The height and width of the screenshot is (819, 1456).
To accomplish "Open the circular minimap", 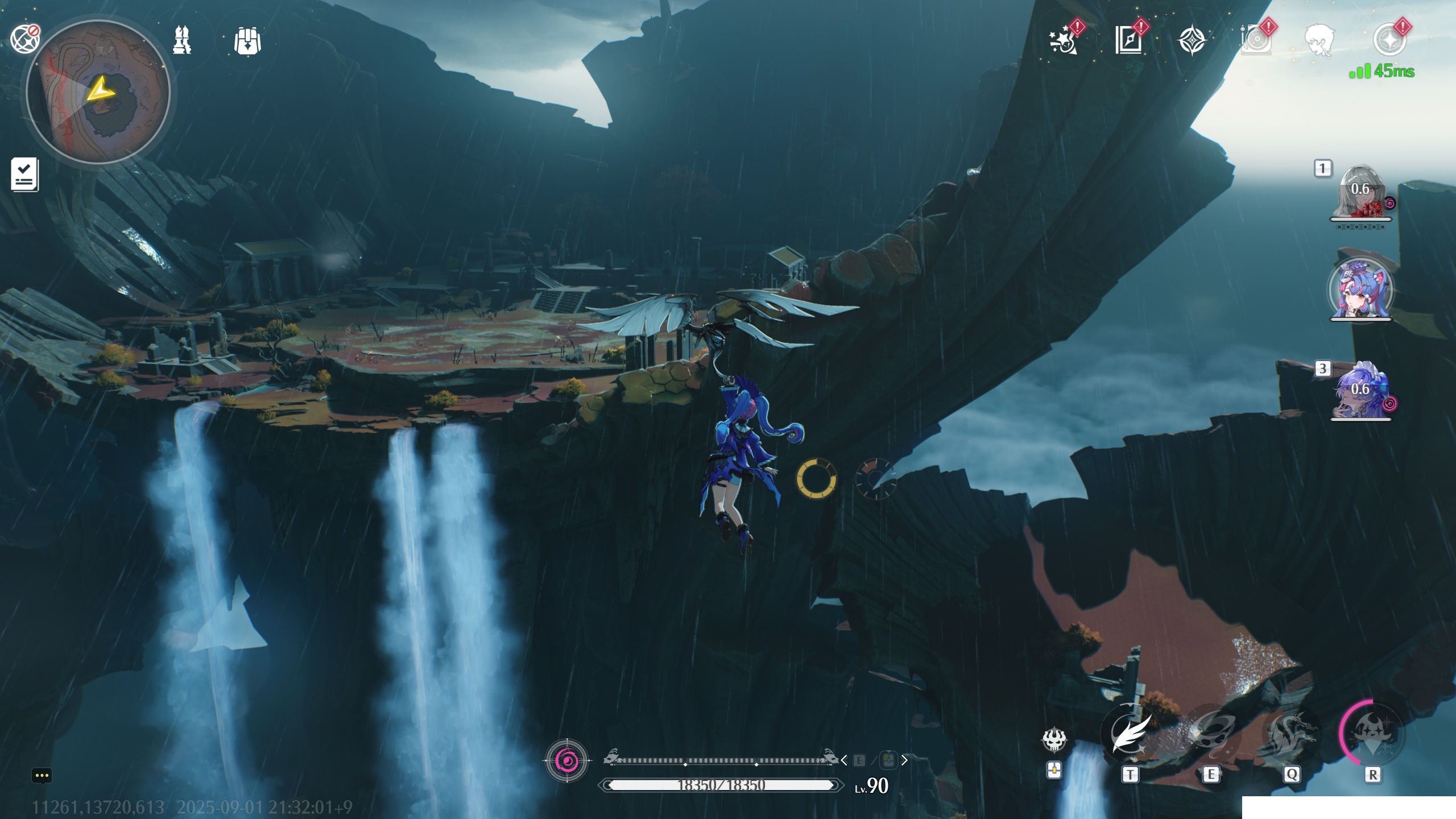I will (x=98, y=92).
